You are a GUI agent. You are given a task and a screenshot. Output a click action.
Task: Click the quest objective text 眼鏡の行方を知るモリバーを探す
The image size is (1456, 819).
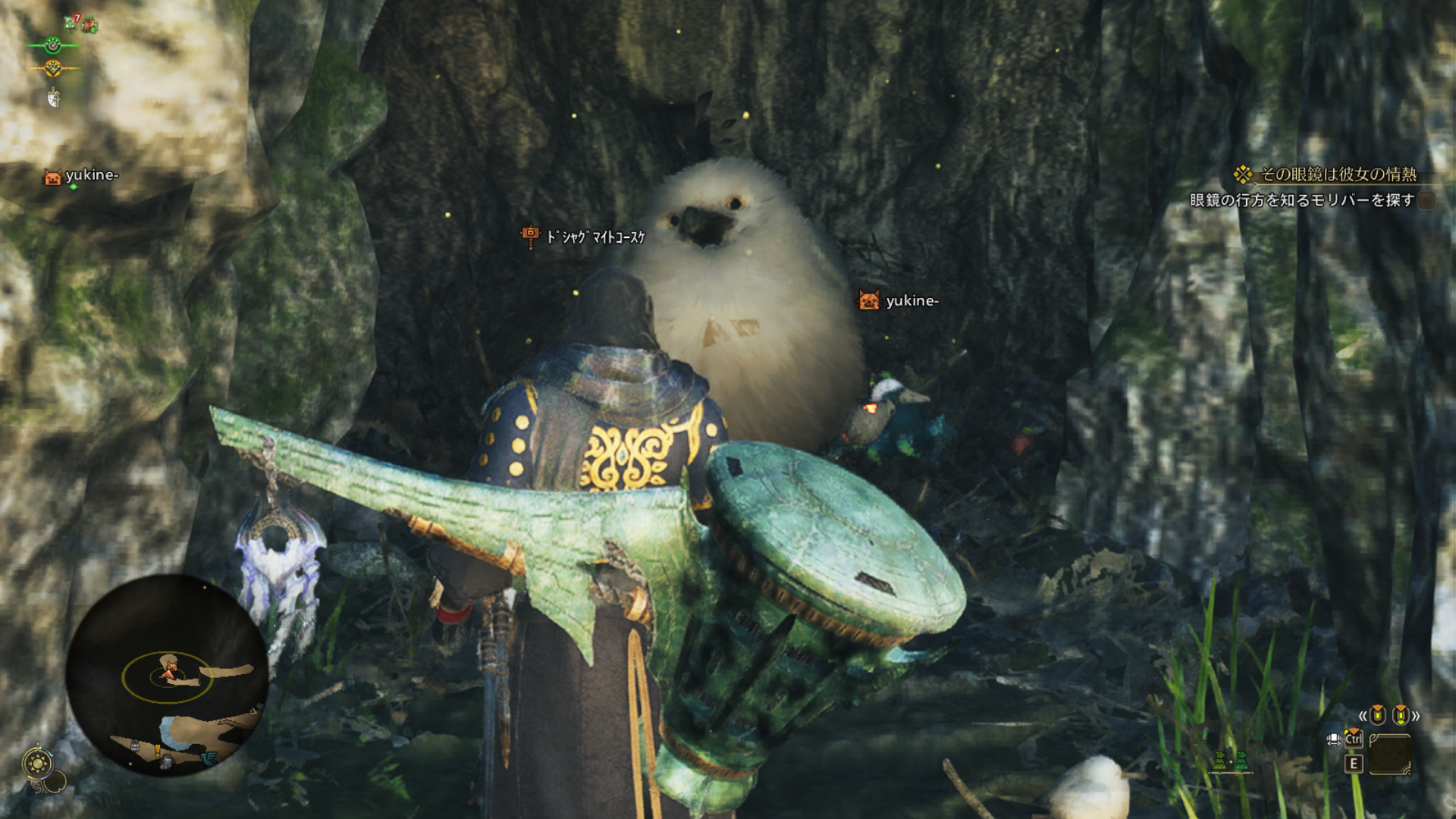(x=1302, y=200)
